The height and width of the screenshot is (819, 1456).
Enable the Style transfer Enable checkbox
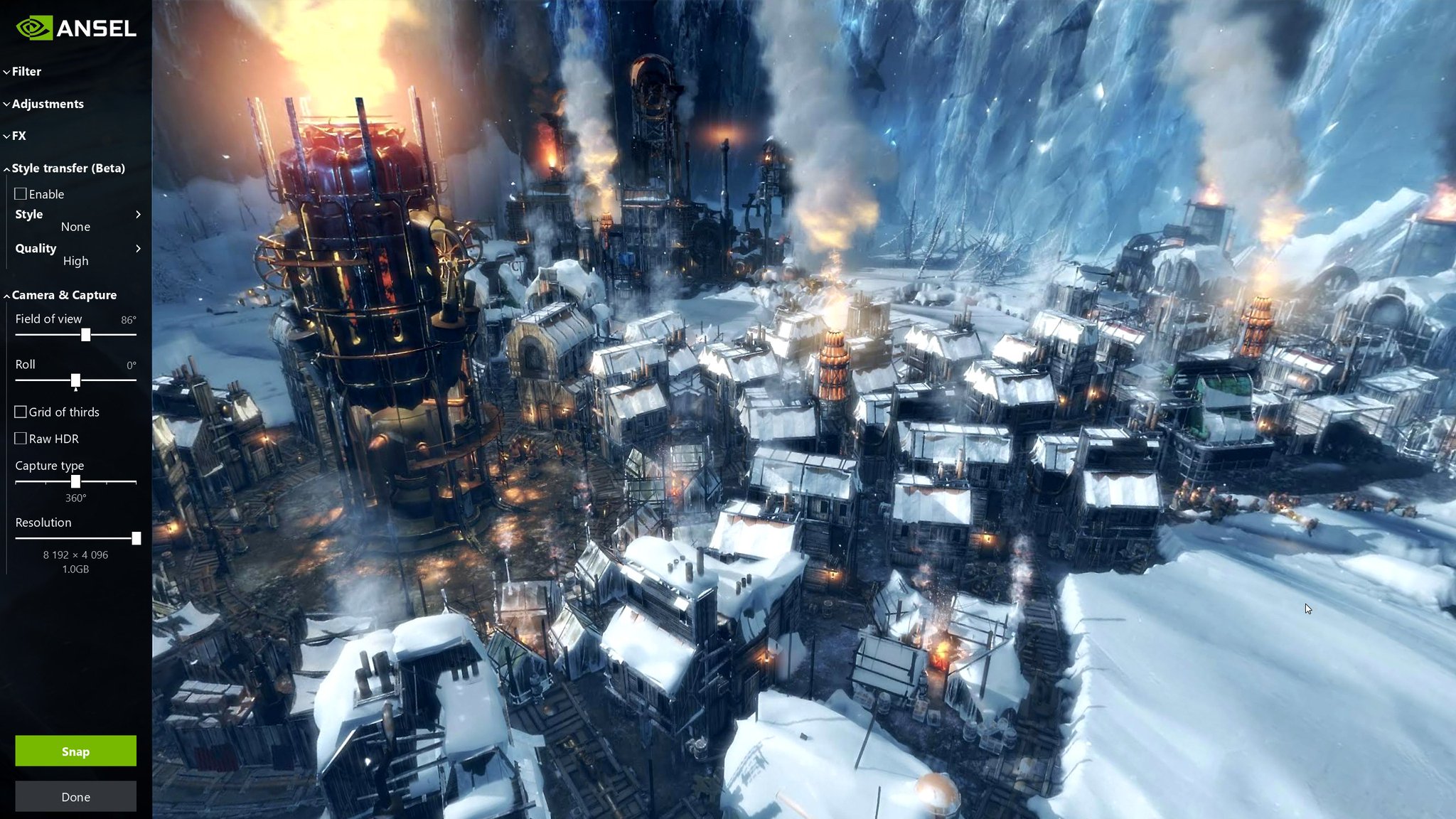tap(21, 193)
